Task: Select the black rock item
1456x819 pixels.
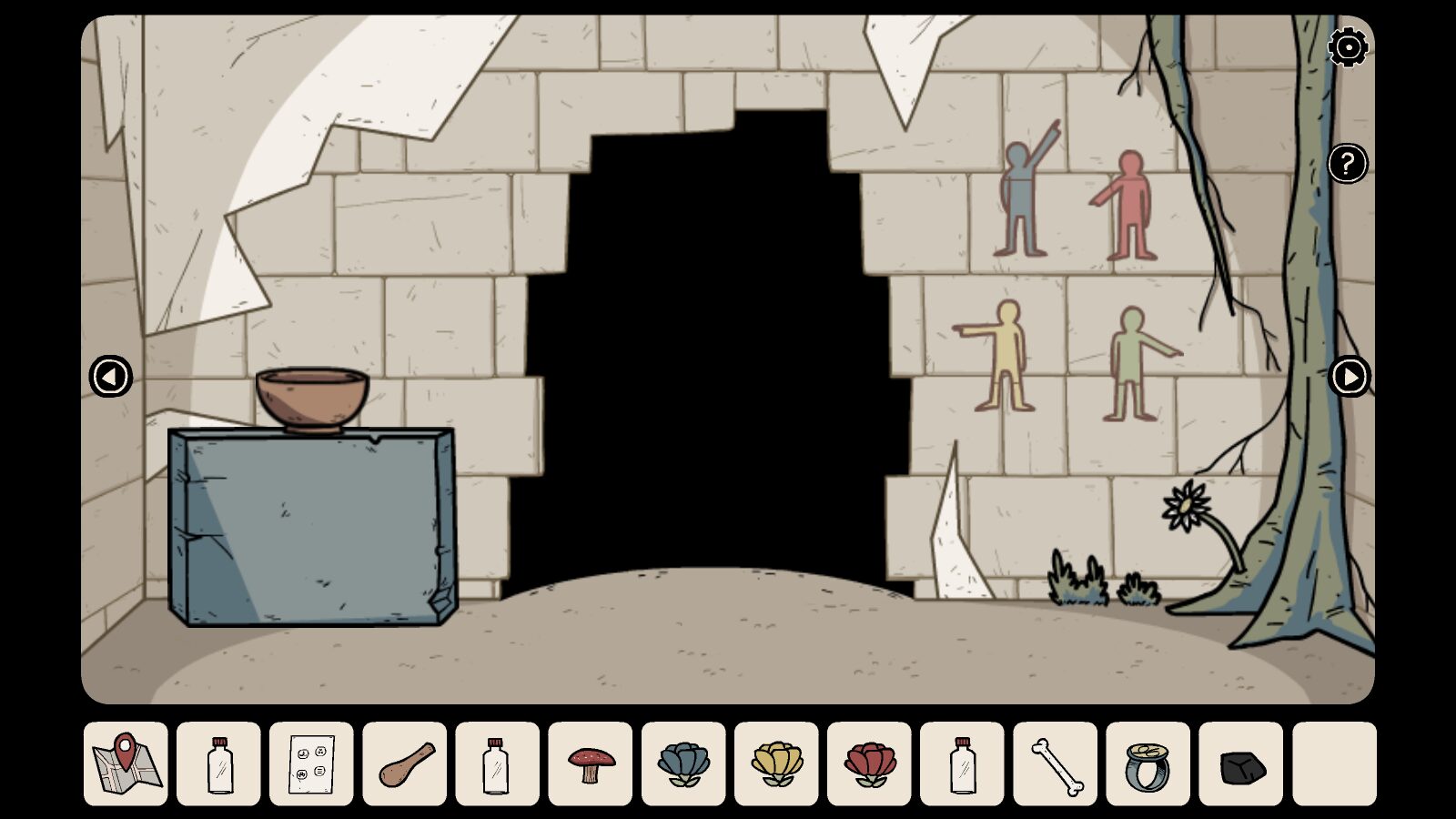Action: pos(1241,763)
